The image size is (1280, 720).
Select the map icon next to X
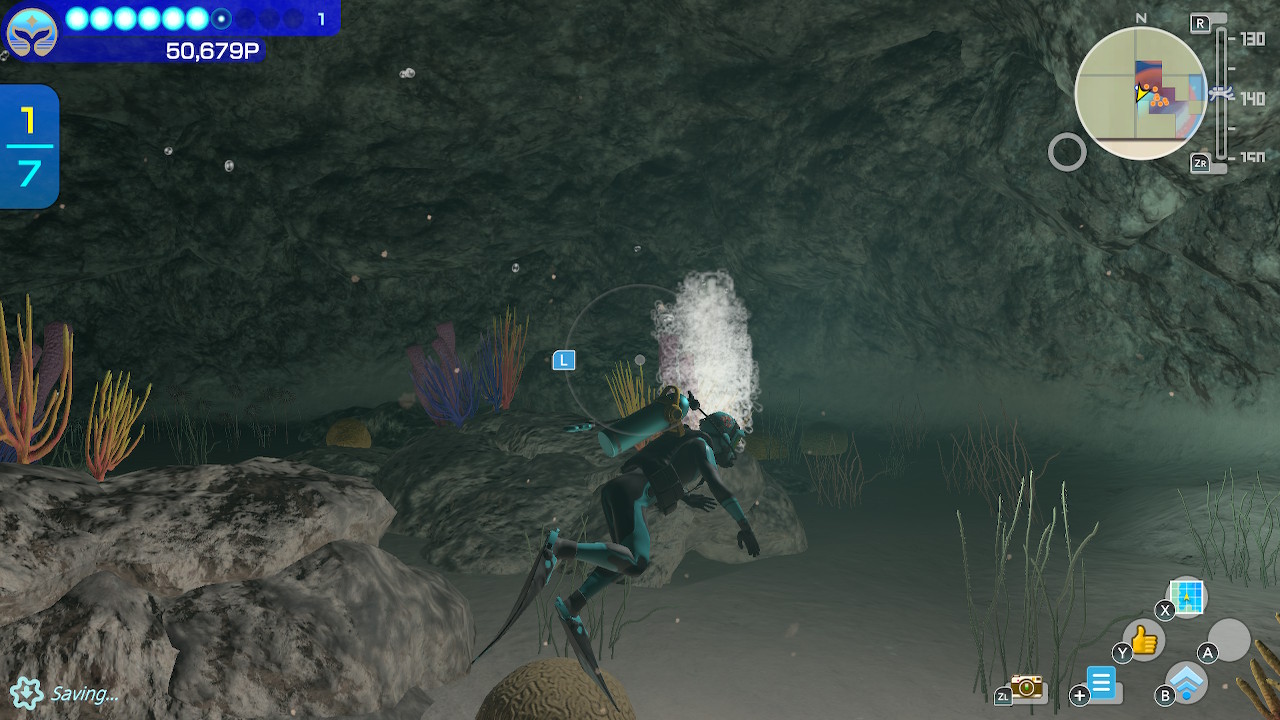(1187, 598)
